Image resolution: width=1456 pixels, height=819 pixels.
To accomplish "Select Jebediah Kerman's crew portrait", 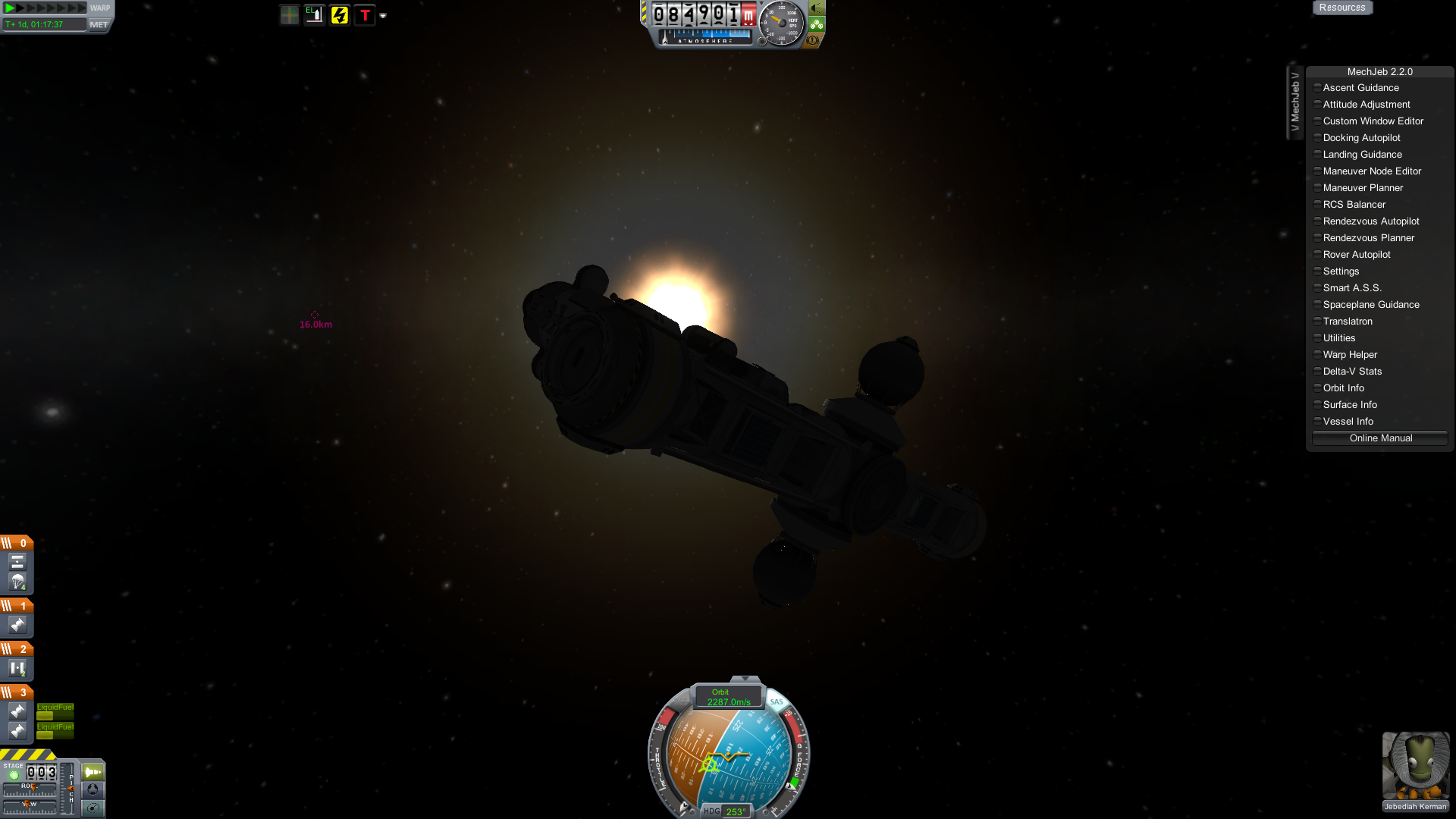I will coord(1415,766).
